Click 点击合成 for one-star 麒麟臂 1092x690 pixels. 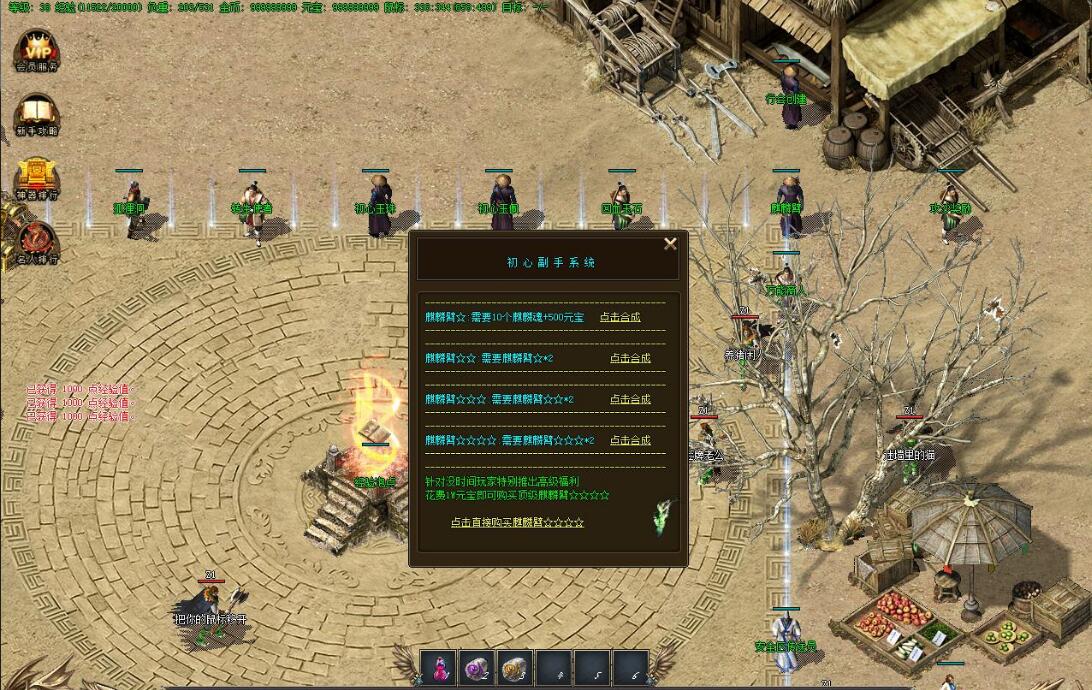(x=620, y=317)
